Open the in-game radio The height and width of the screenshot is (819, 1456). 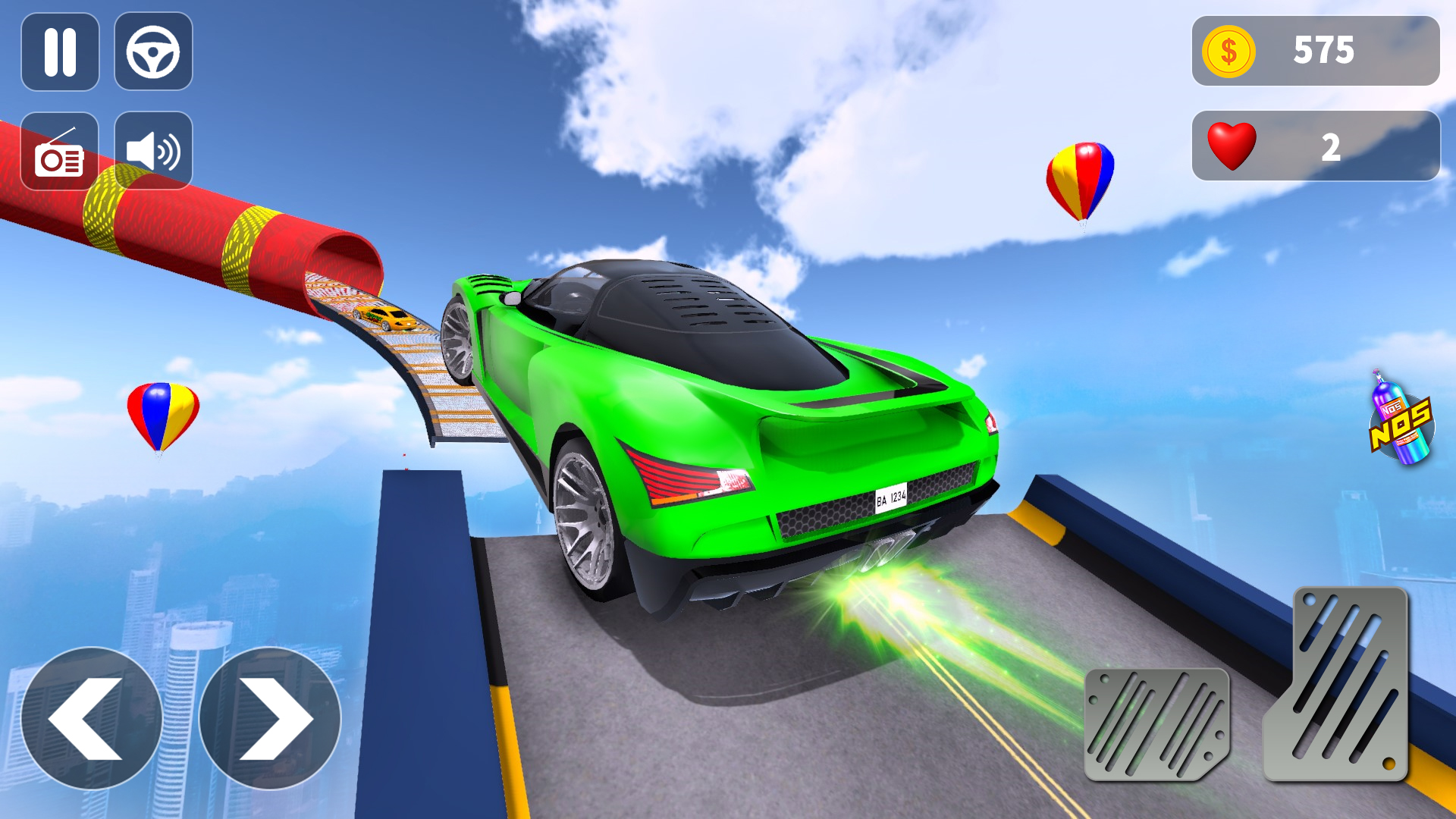coord(60,149)
